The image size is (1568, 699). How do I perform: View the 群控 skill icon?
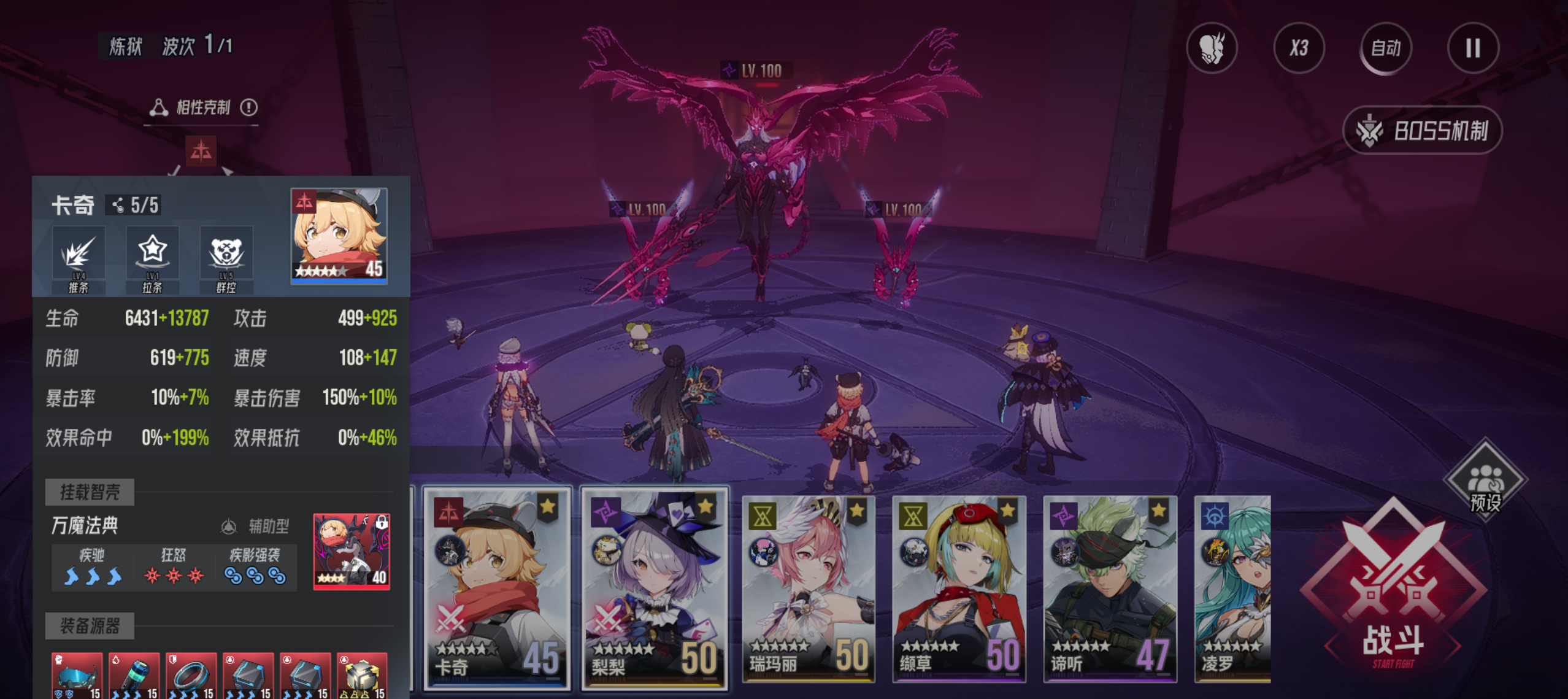pyautogui.click(x=226, y=258)
